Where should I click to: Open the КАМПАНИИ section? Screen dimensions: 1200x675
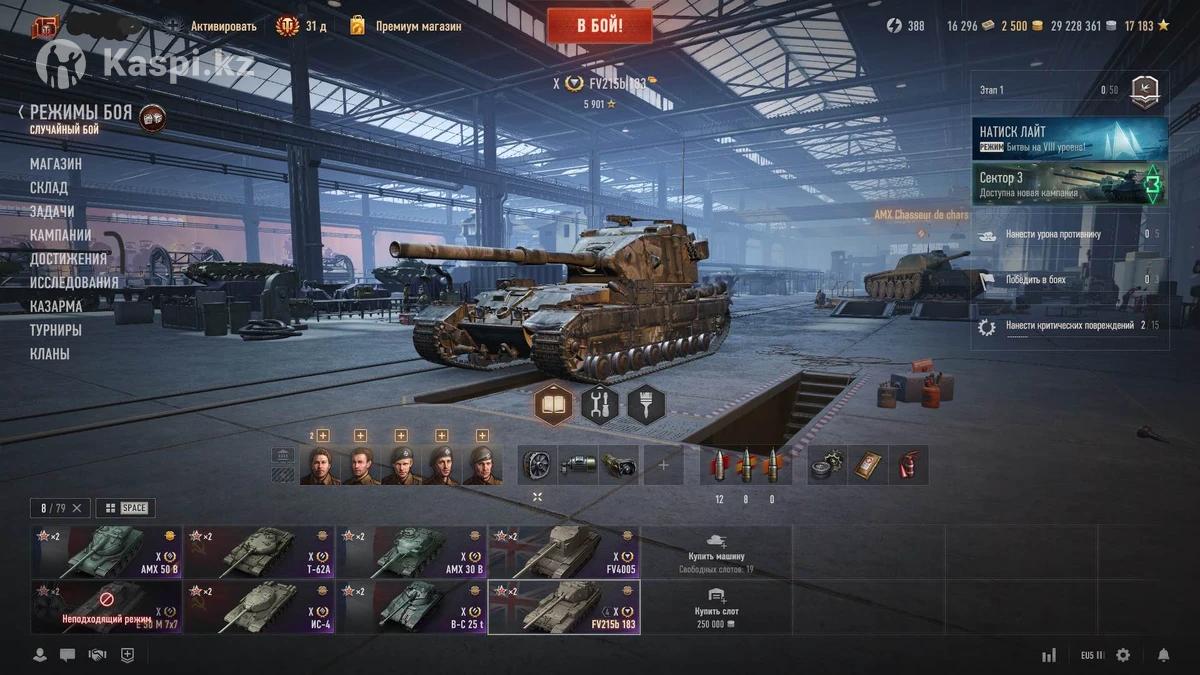[x=60, y=235]
